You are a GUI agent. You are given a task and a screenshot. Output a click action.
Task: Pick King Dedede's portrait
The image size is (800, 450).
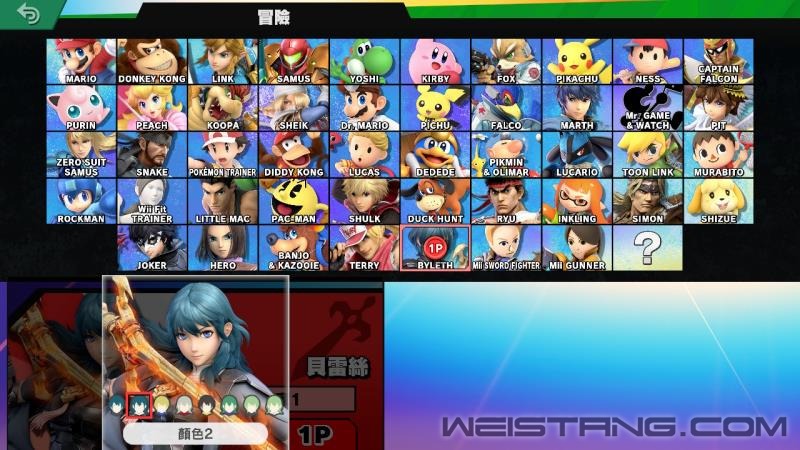pyautogui.click(x=435, y=154)
